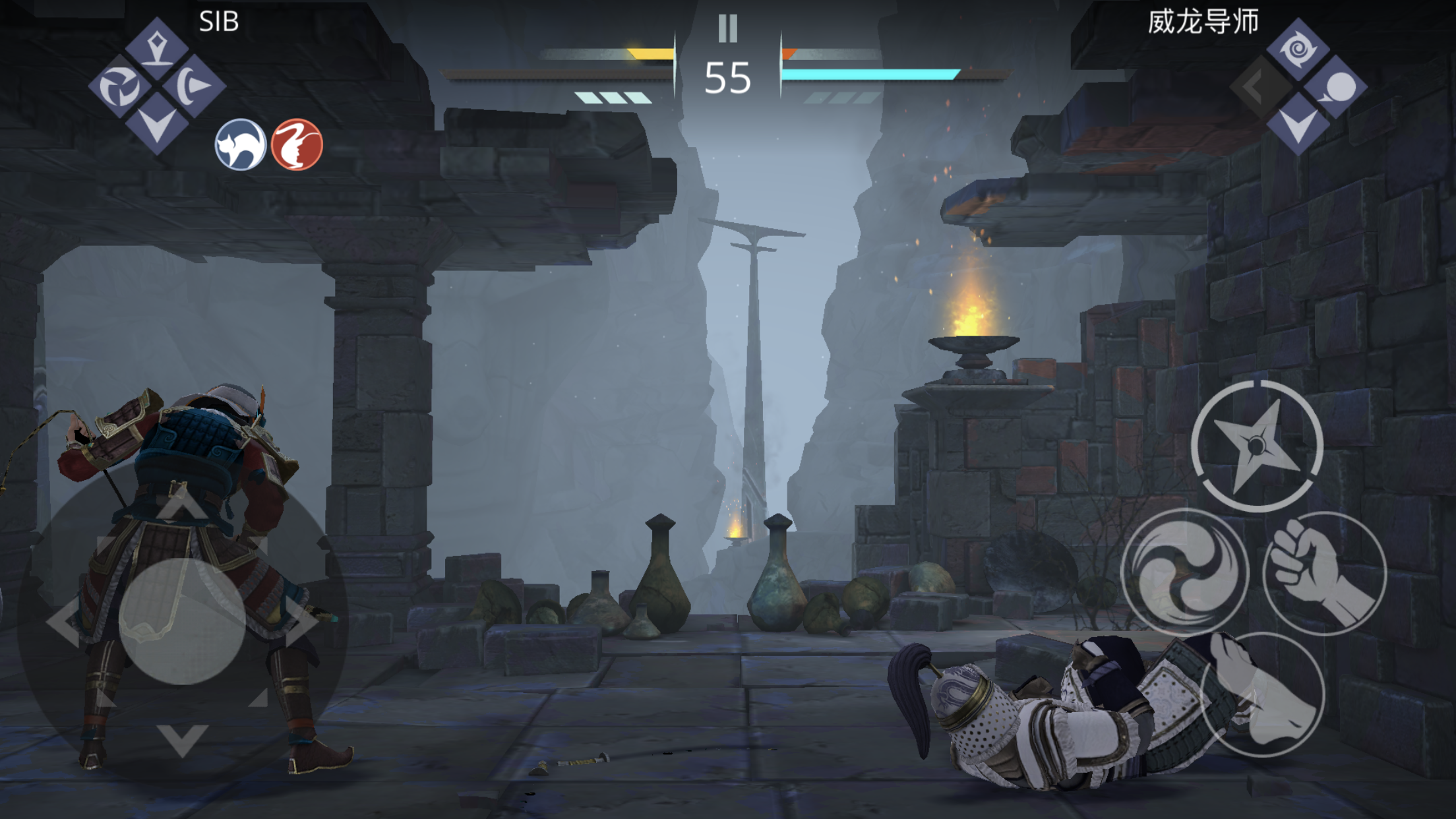Tap the joystick's left arrow
Screen dimensions: 1456x819
point(64,621)
